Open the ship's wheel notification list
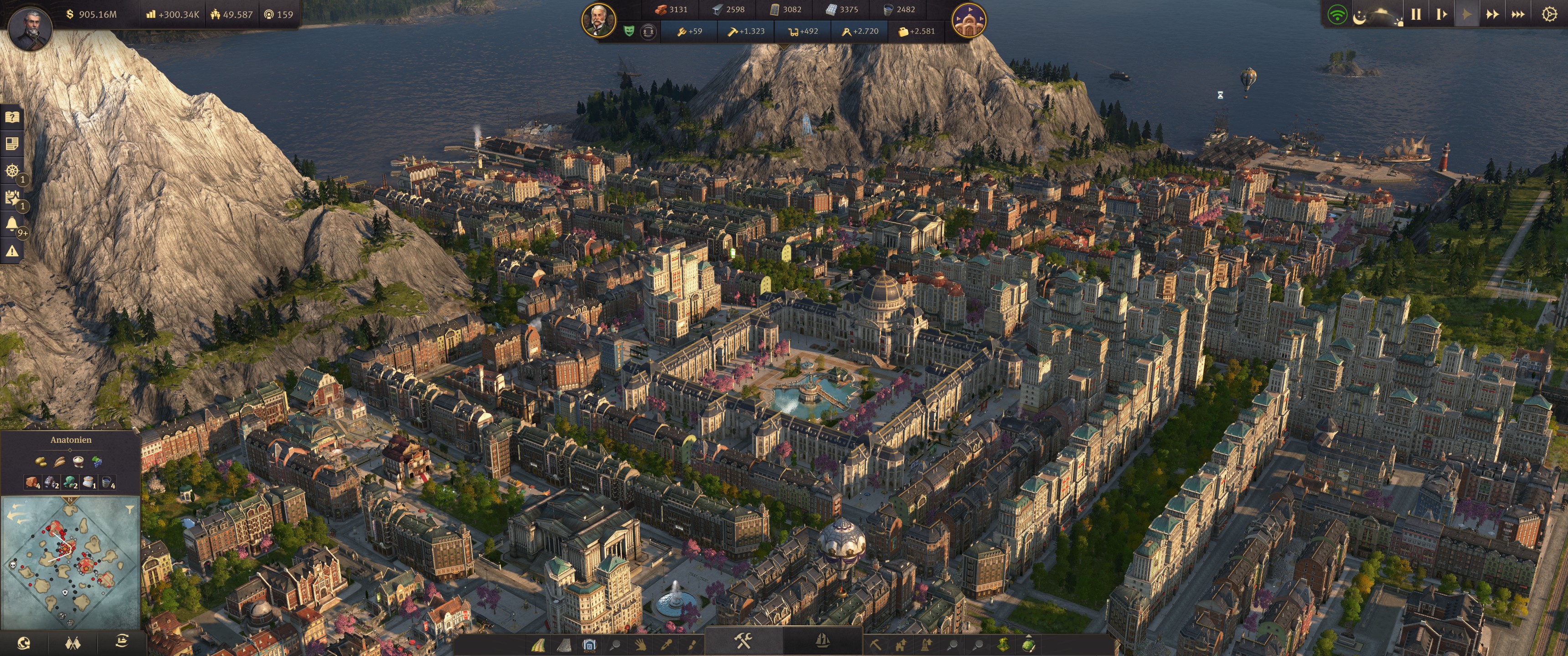This screenshot has width=1568, height=656. [12, 171]
